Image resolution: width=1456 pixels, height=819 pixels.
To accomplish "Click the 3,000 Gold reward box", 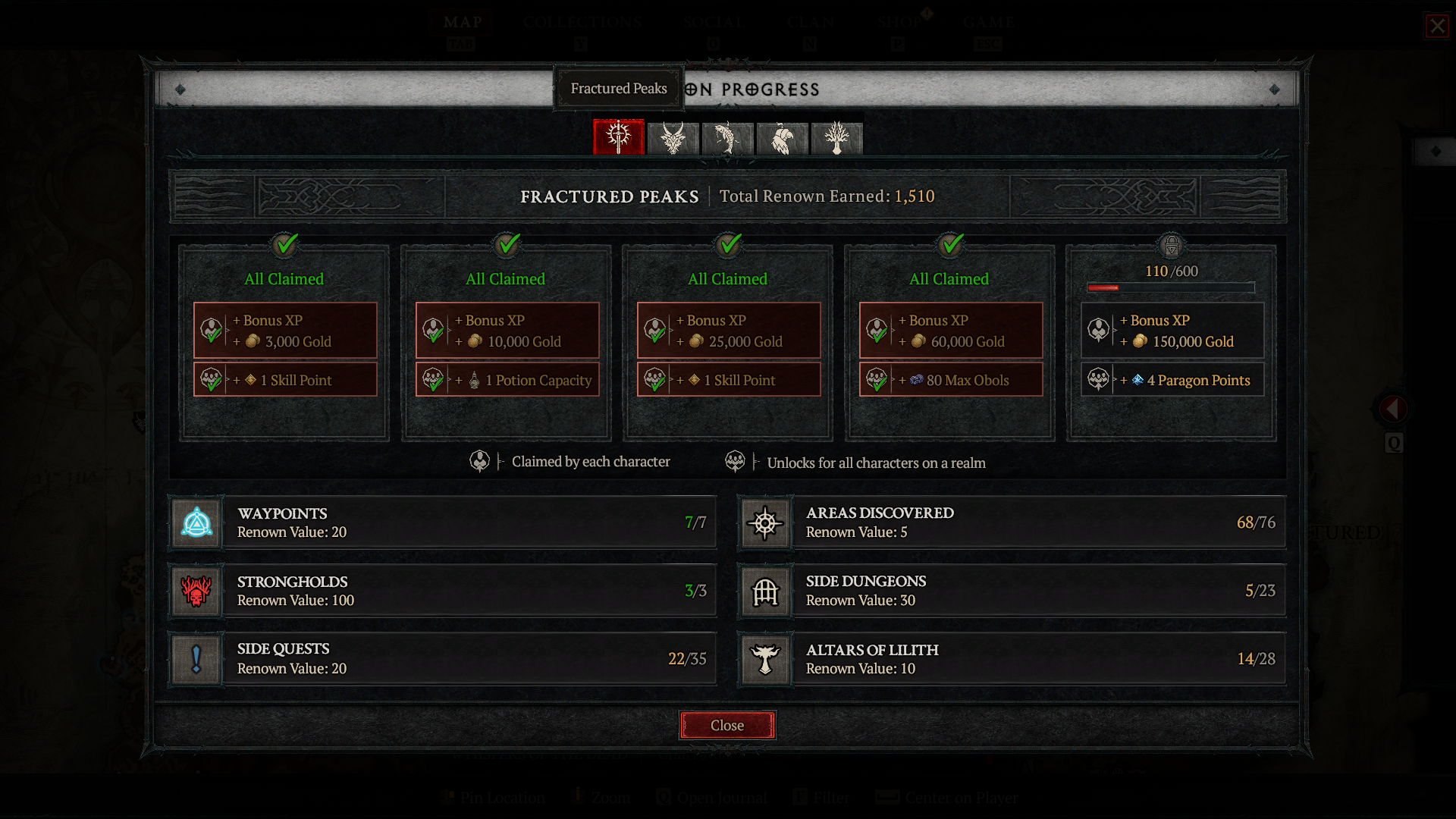I will [x=285, y=331].
